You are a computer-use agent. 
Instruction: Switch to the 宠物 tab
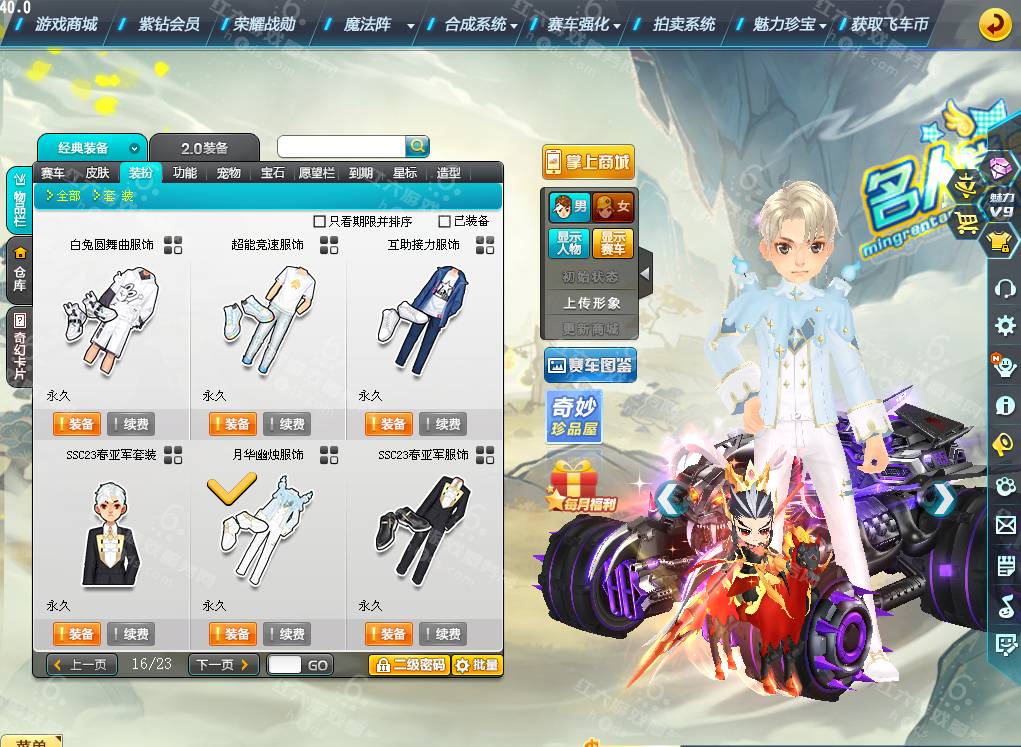click(229, 172)
